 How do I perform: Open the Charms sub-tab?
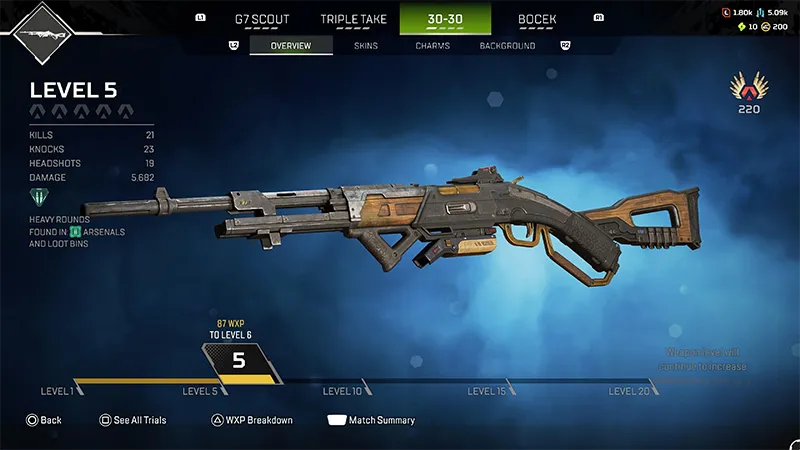[432, 46]
